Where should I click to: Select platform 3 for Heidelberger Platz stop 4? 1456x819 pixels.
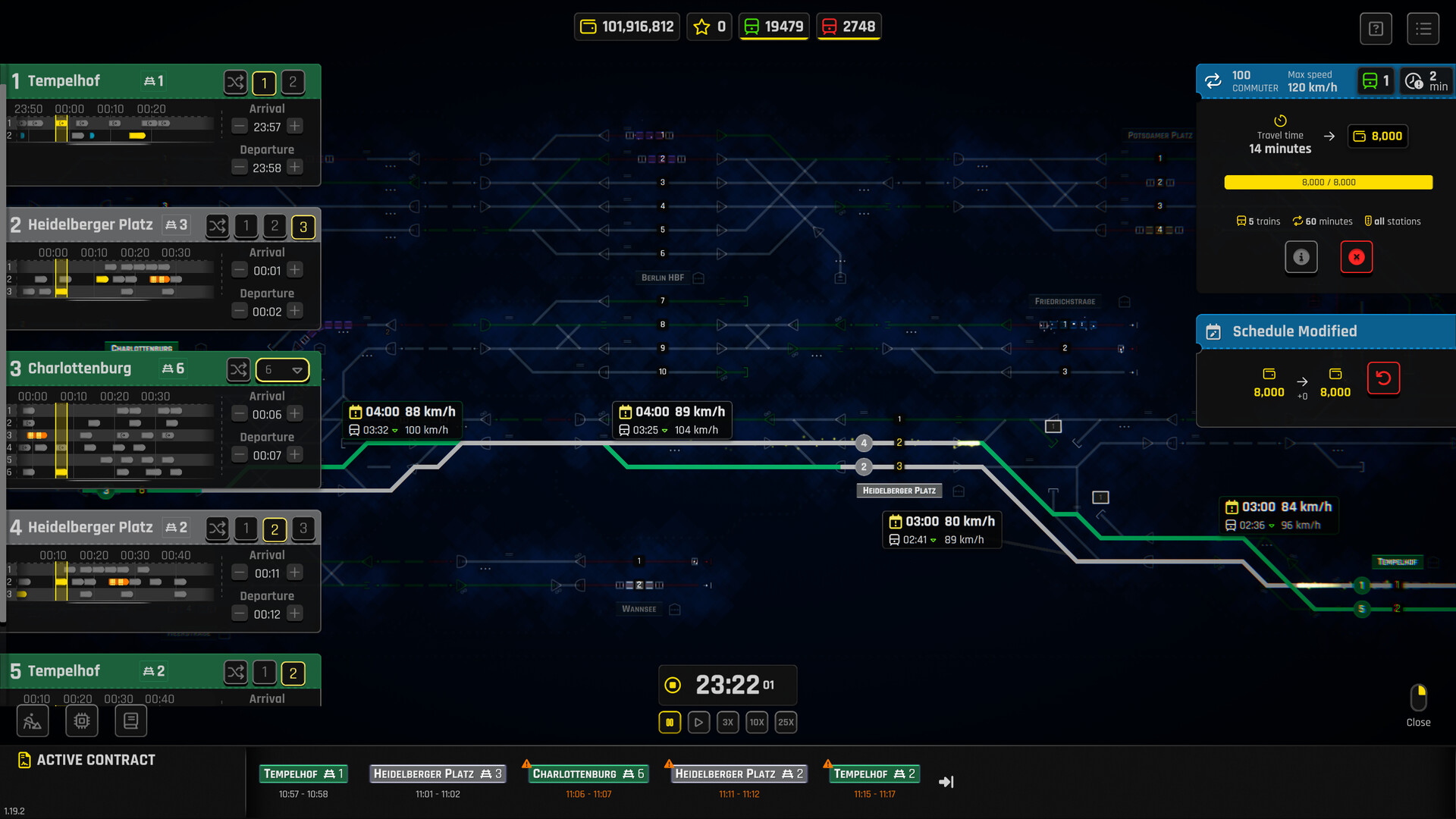303,529
